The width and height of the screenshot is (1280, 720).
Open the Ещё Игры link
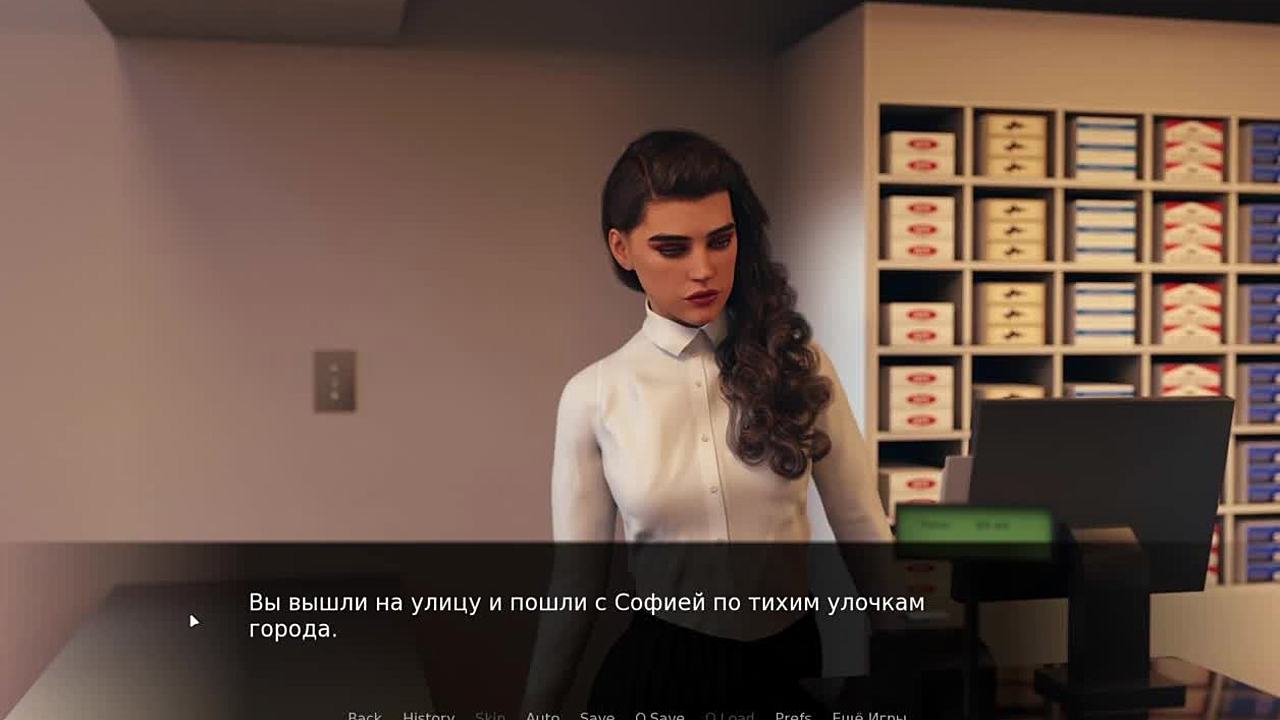[869, 715]
